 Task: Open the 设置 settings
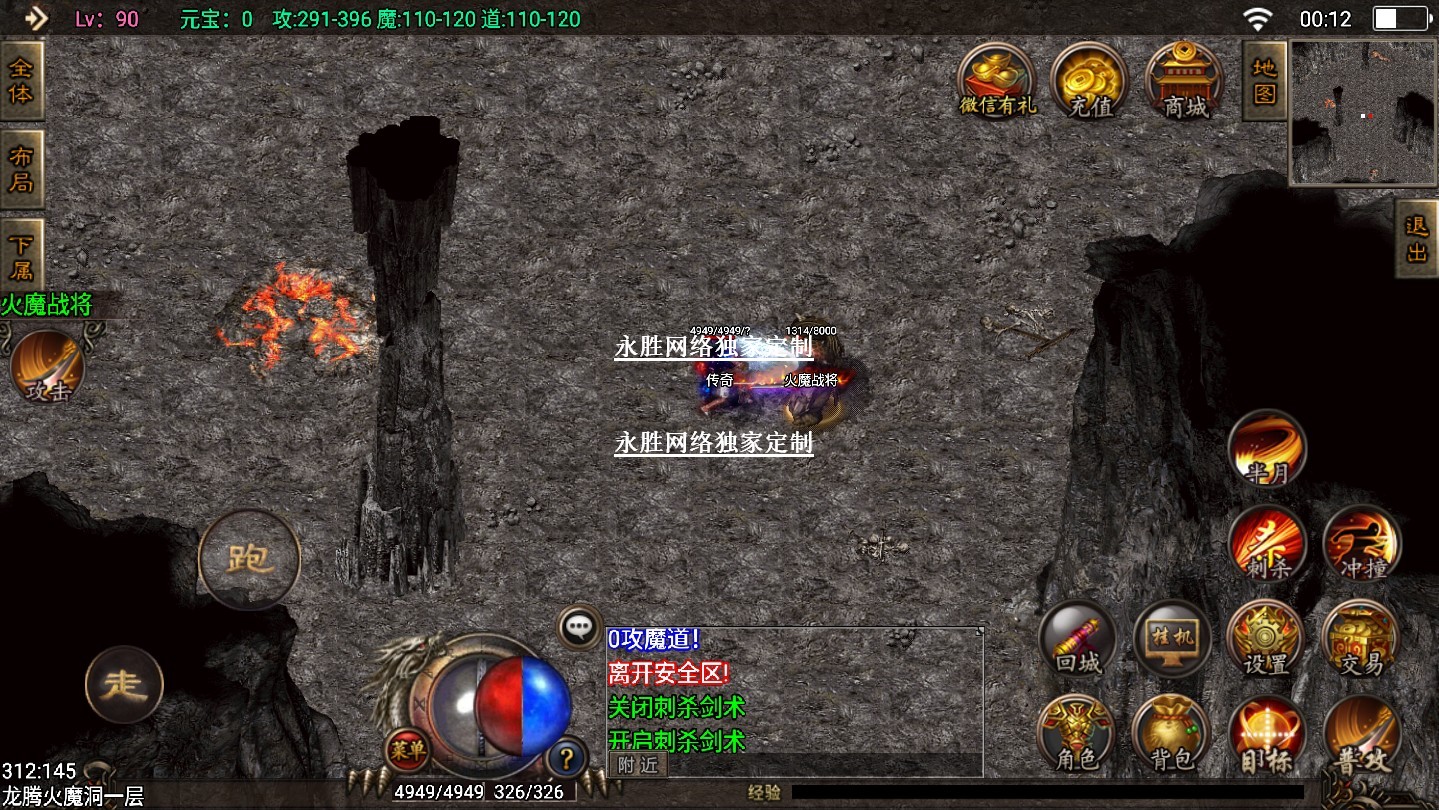click(x=1266, y=638)
